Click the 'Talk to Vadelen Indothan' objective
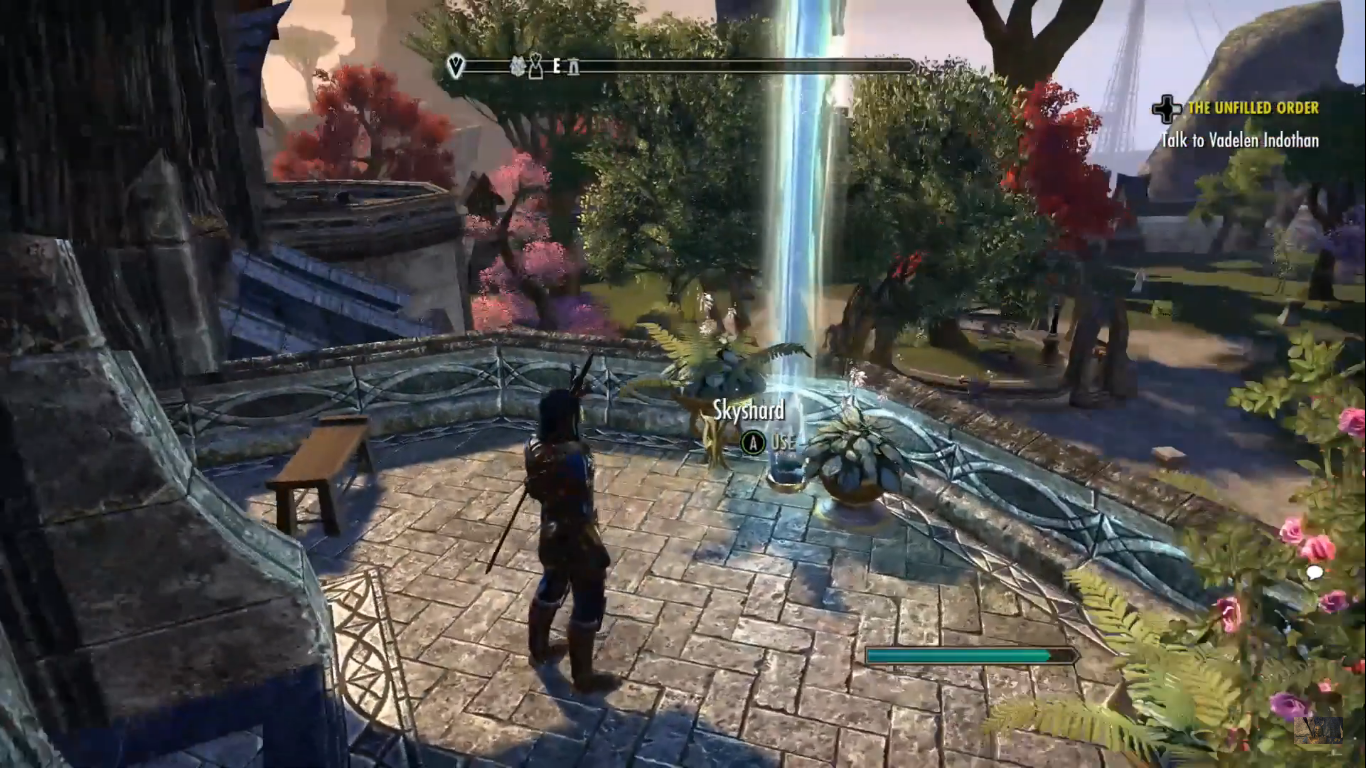Screen dimensions: 1366x768 pyautogui.click(x=1239, y=141)
